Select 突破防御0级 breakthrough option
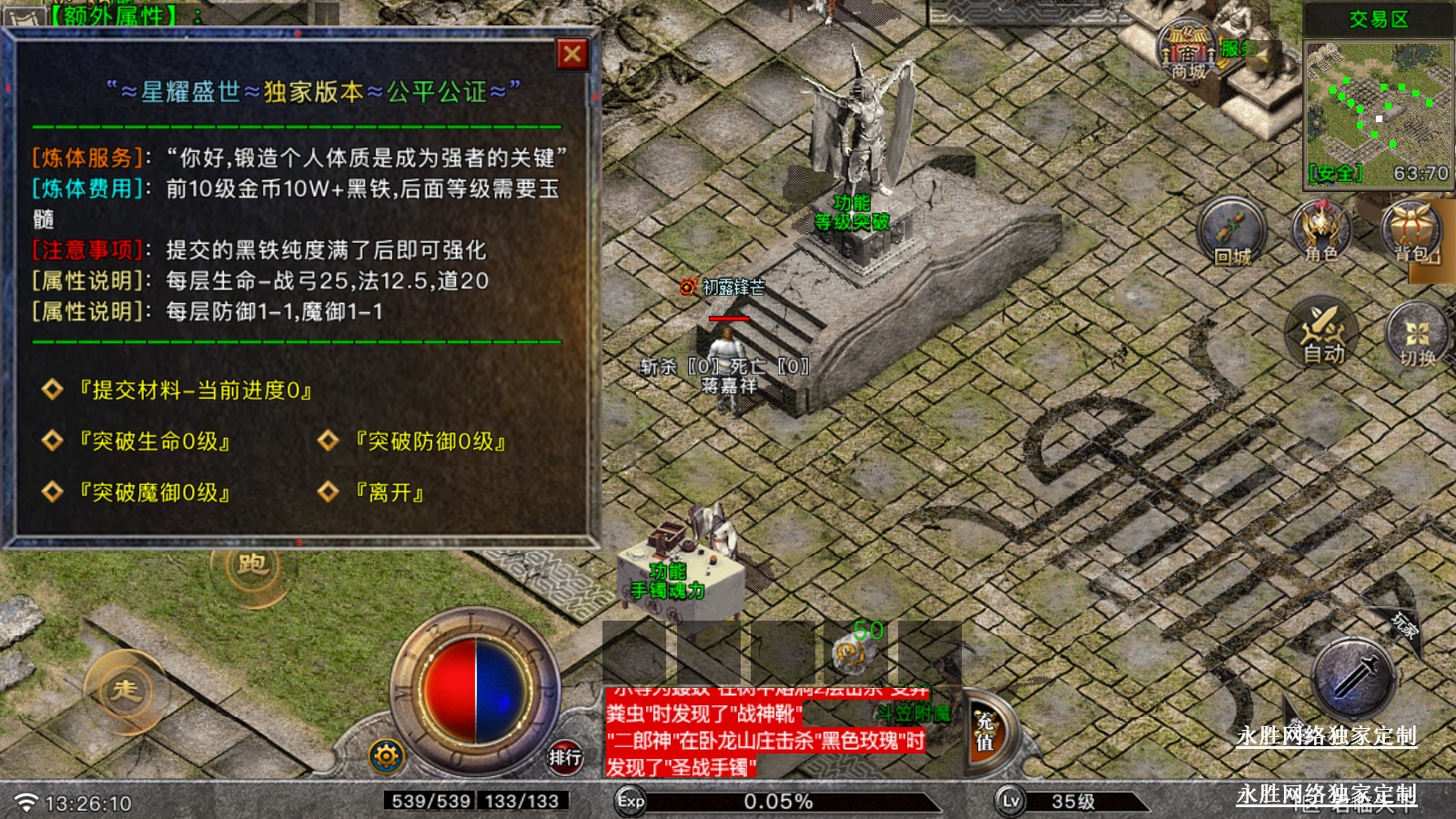 tap(429, 441)
